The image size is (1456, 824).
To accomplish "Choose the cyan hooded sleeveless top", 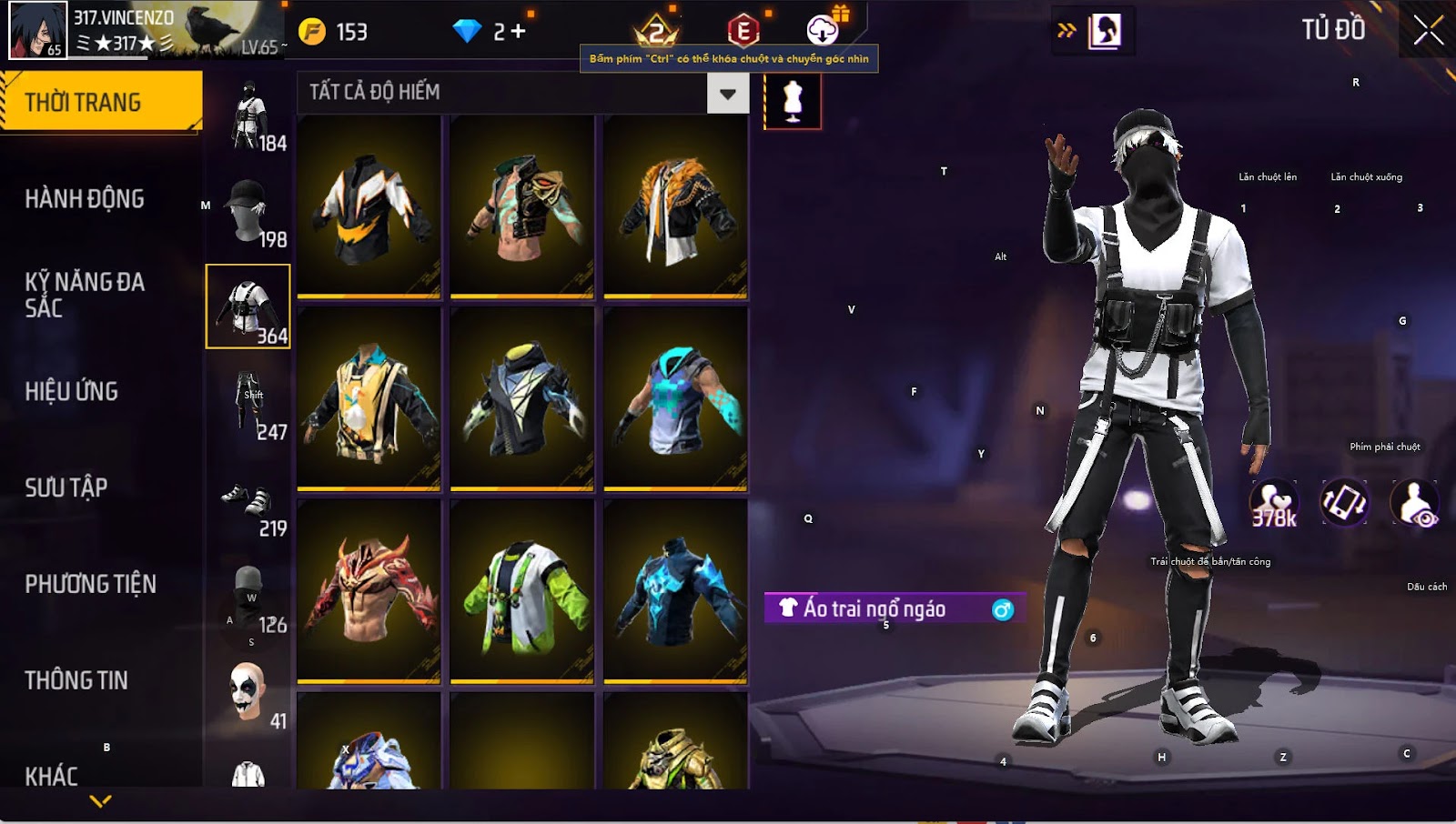I will pyautogui.click(x=675, y=399).
